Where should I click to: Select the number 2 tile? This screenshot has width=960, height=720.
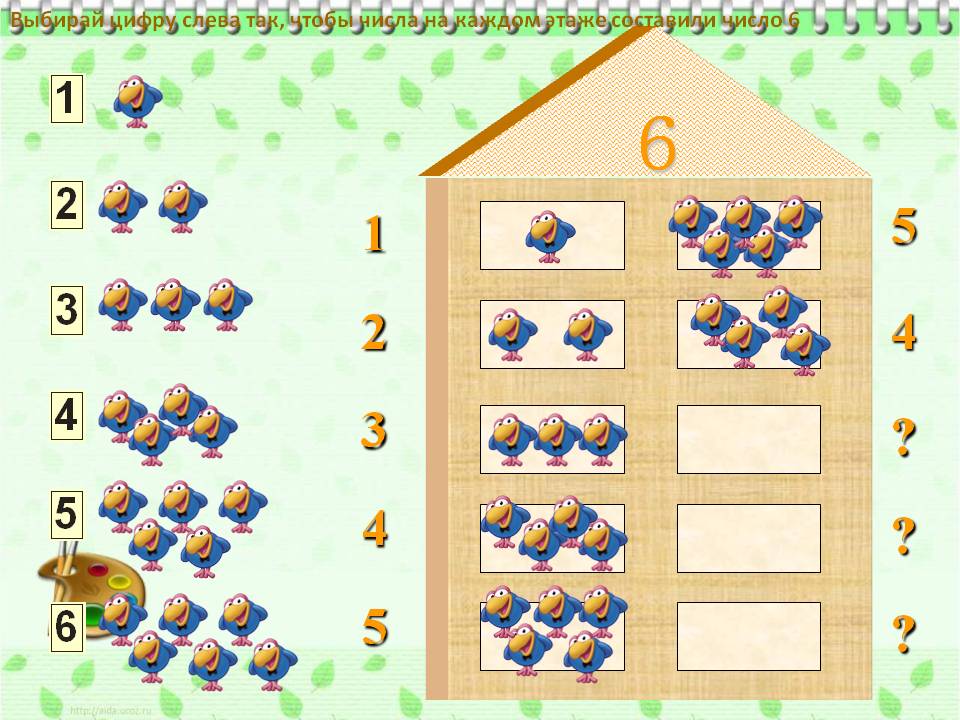[x=66, y=206]
